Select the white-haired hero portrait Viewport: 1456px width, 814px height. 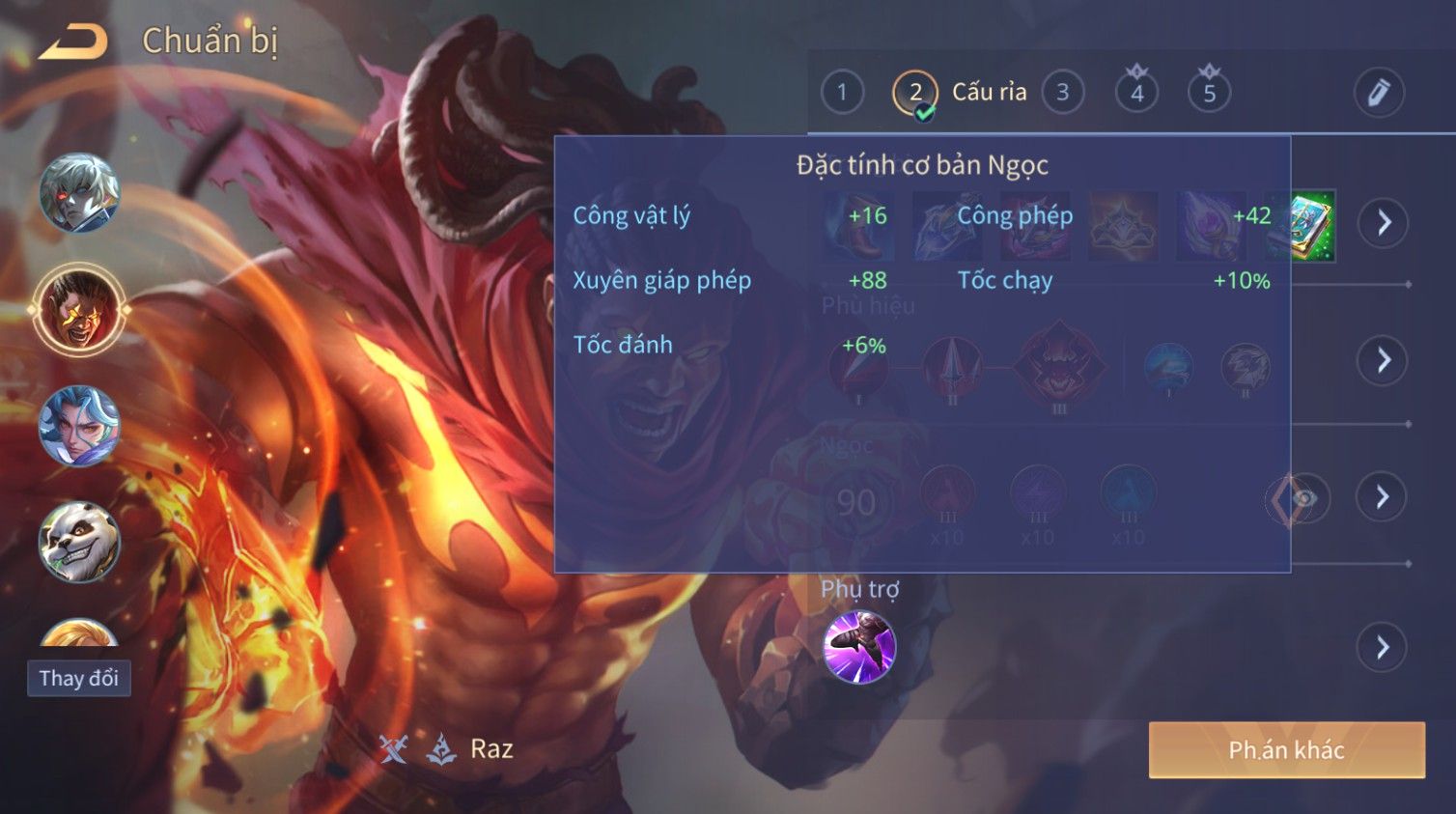79,193
